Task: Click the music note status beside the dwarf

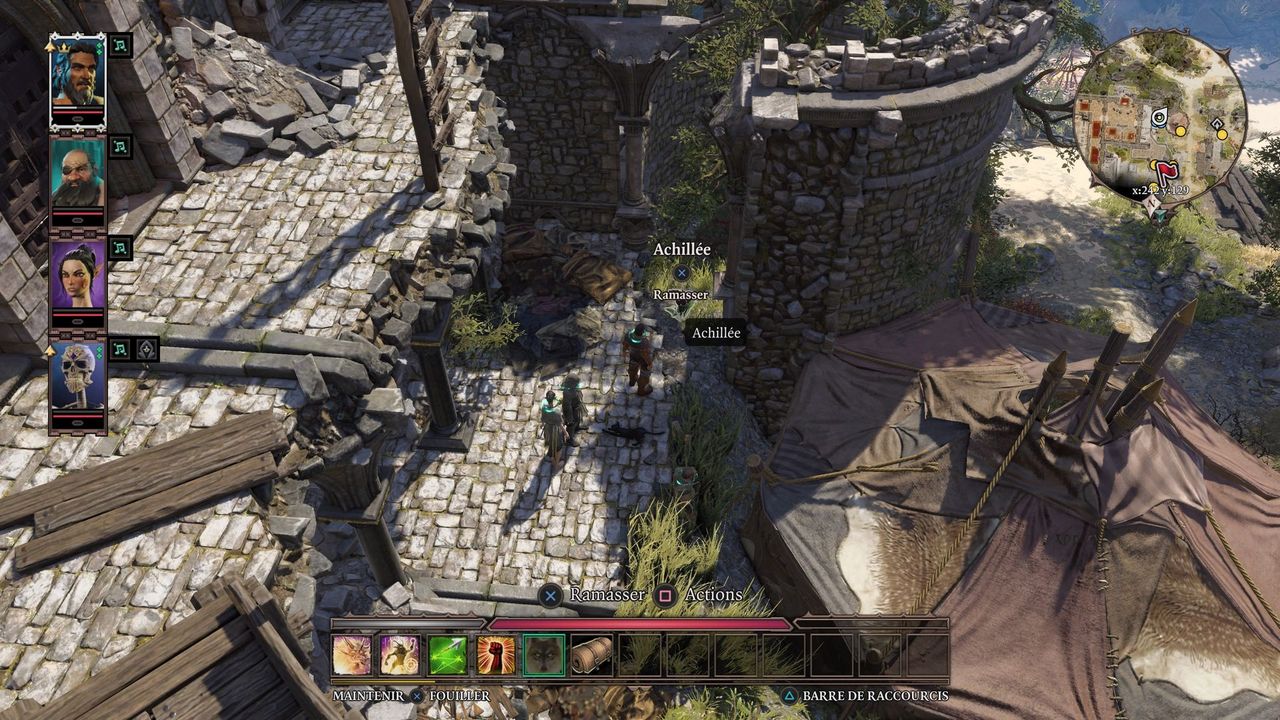Action: point(120,147)
